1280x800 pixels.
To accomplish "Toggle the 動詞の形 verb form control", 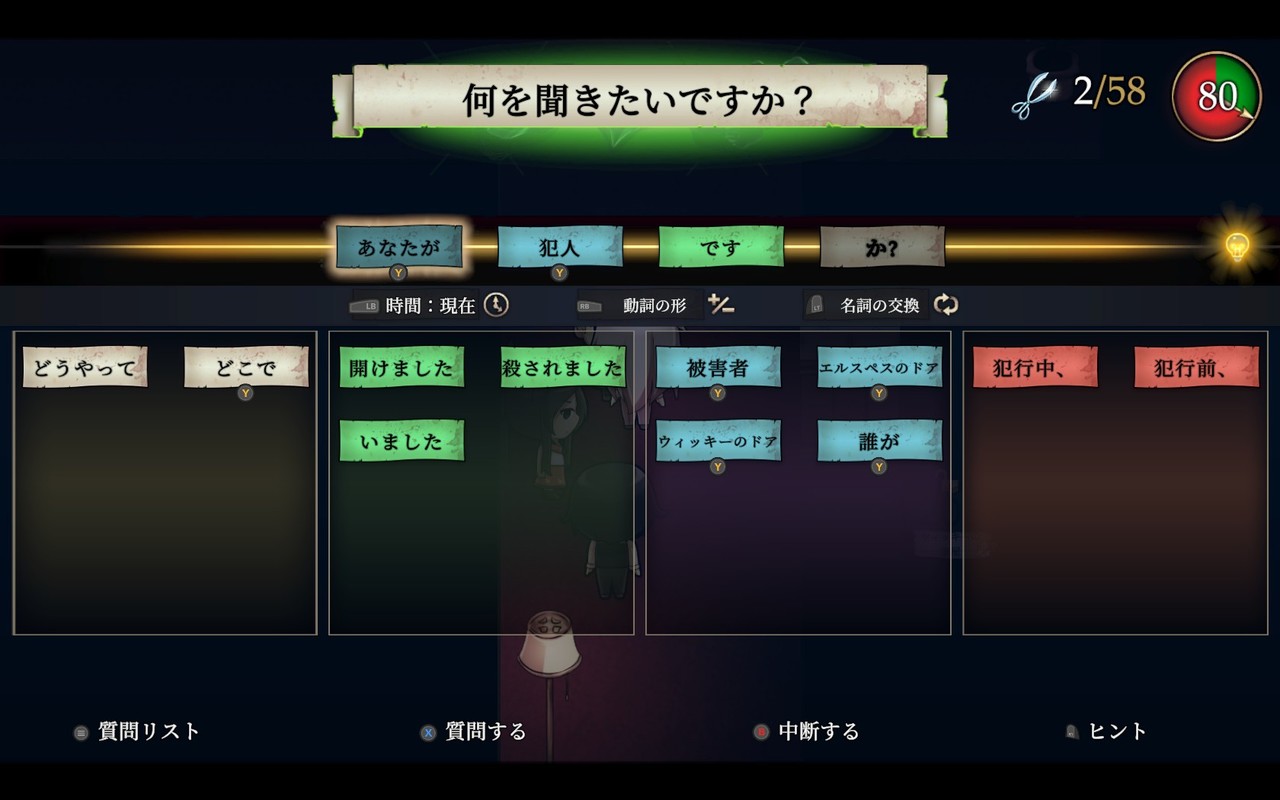I will tap(655, 306).
